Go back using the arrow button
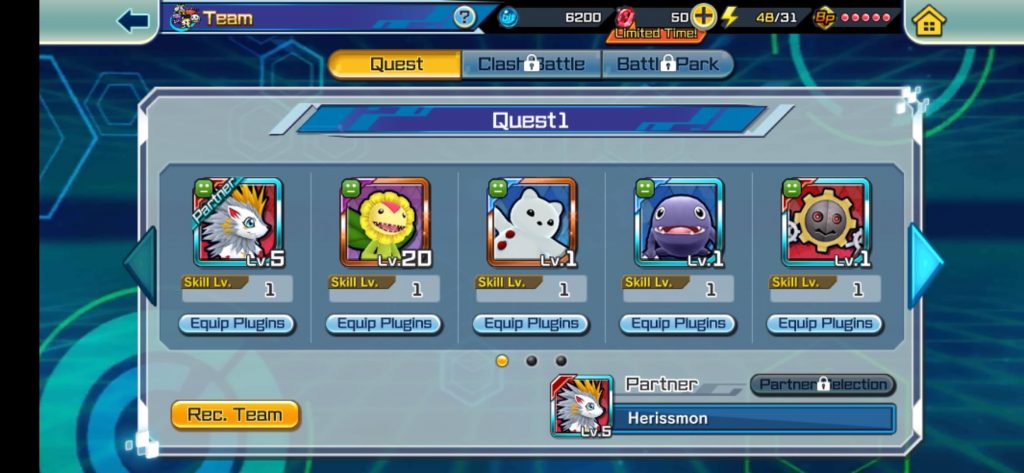The width and height of the screenshot is (1024, 473). [133, 20]
